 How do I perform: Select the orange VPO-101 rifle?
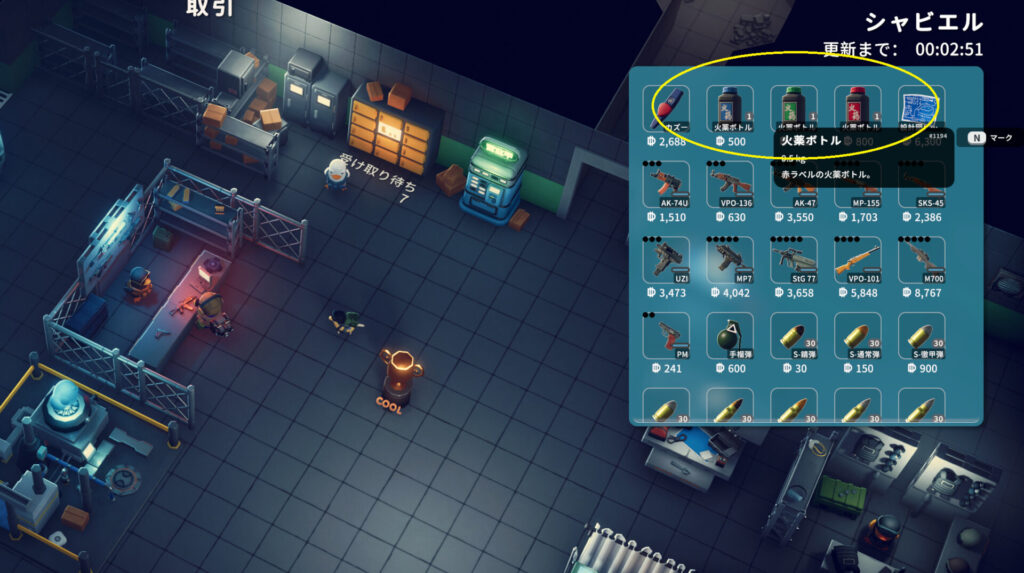click(x=858, y=261)
